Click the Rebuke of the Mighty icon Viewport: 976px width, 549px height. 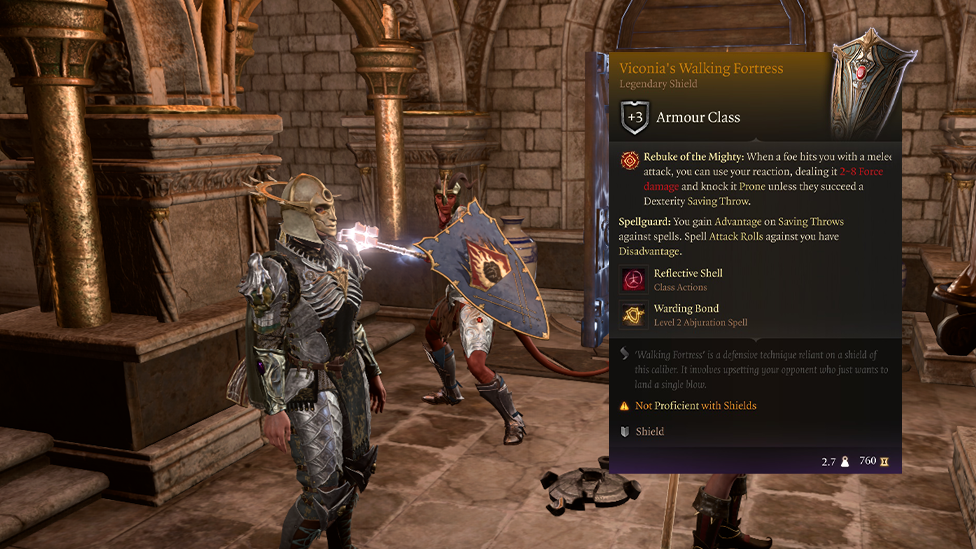pyautogui.click(x=629, y=159)
